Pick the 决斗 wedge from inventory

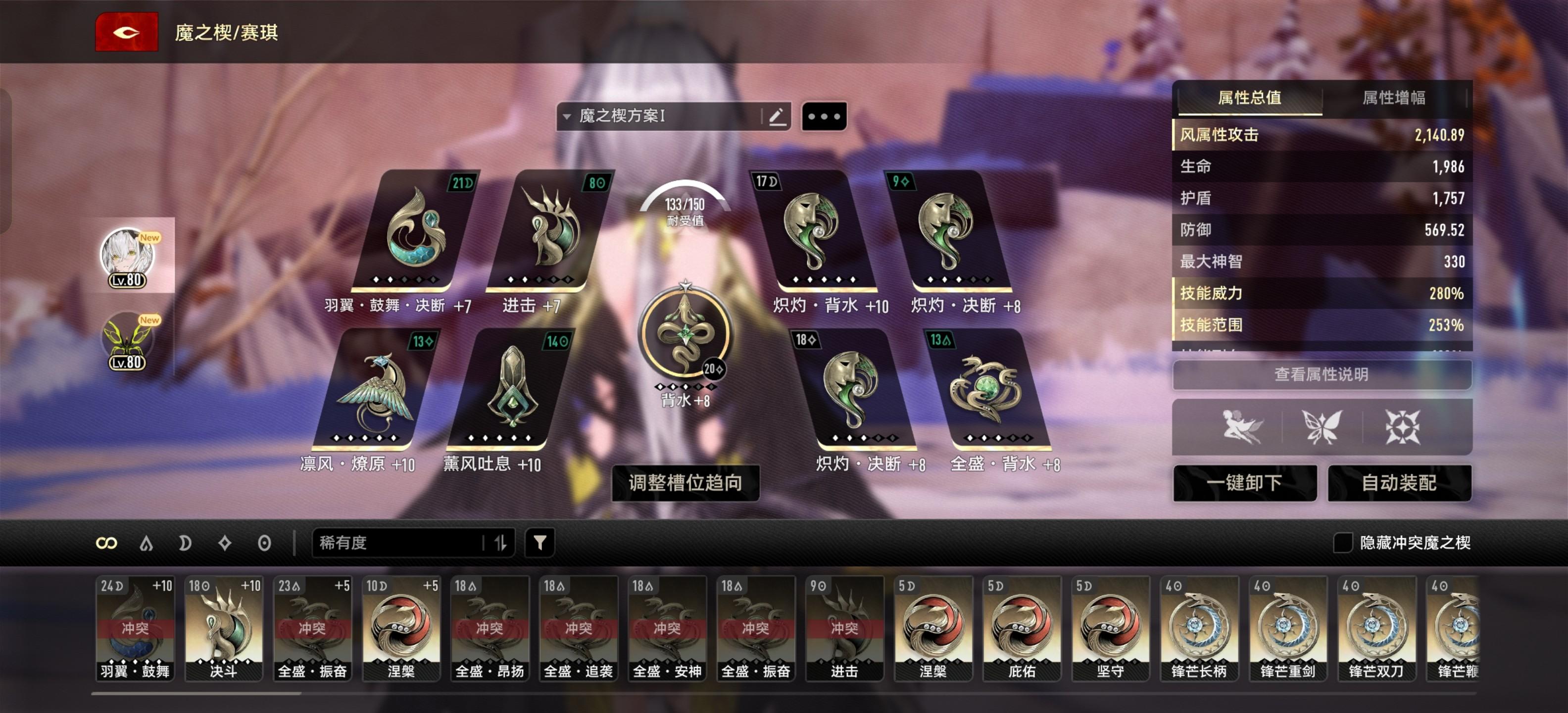tap(223, 627)
